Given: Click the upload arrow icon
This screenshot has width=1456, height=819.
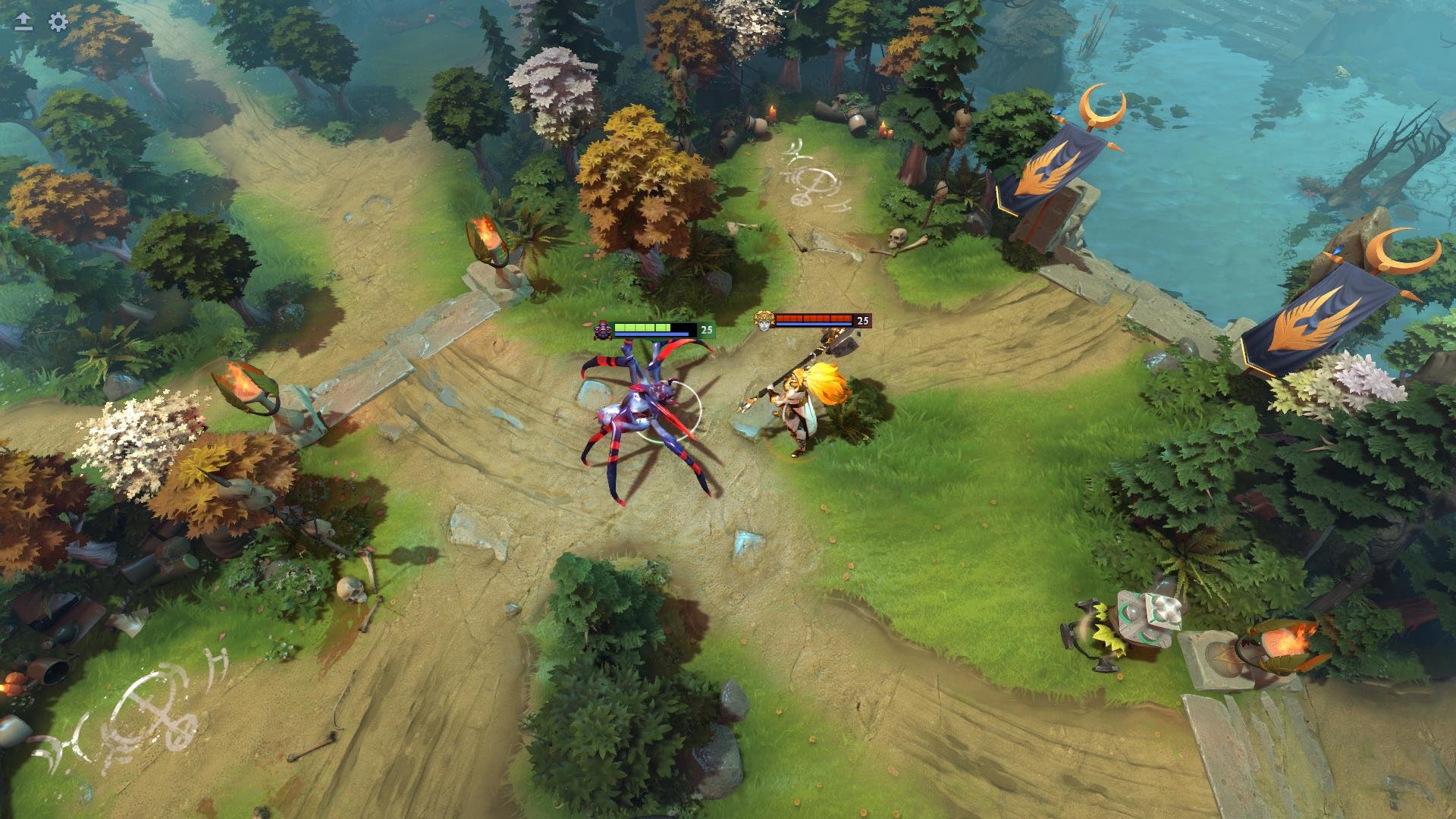Looking at the screenshot, I should click(x=24, y=21).
